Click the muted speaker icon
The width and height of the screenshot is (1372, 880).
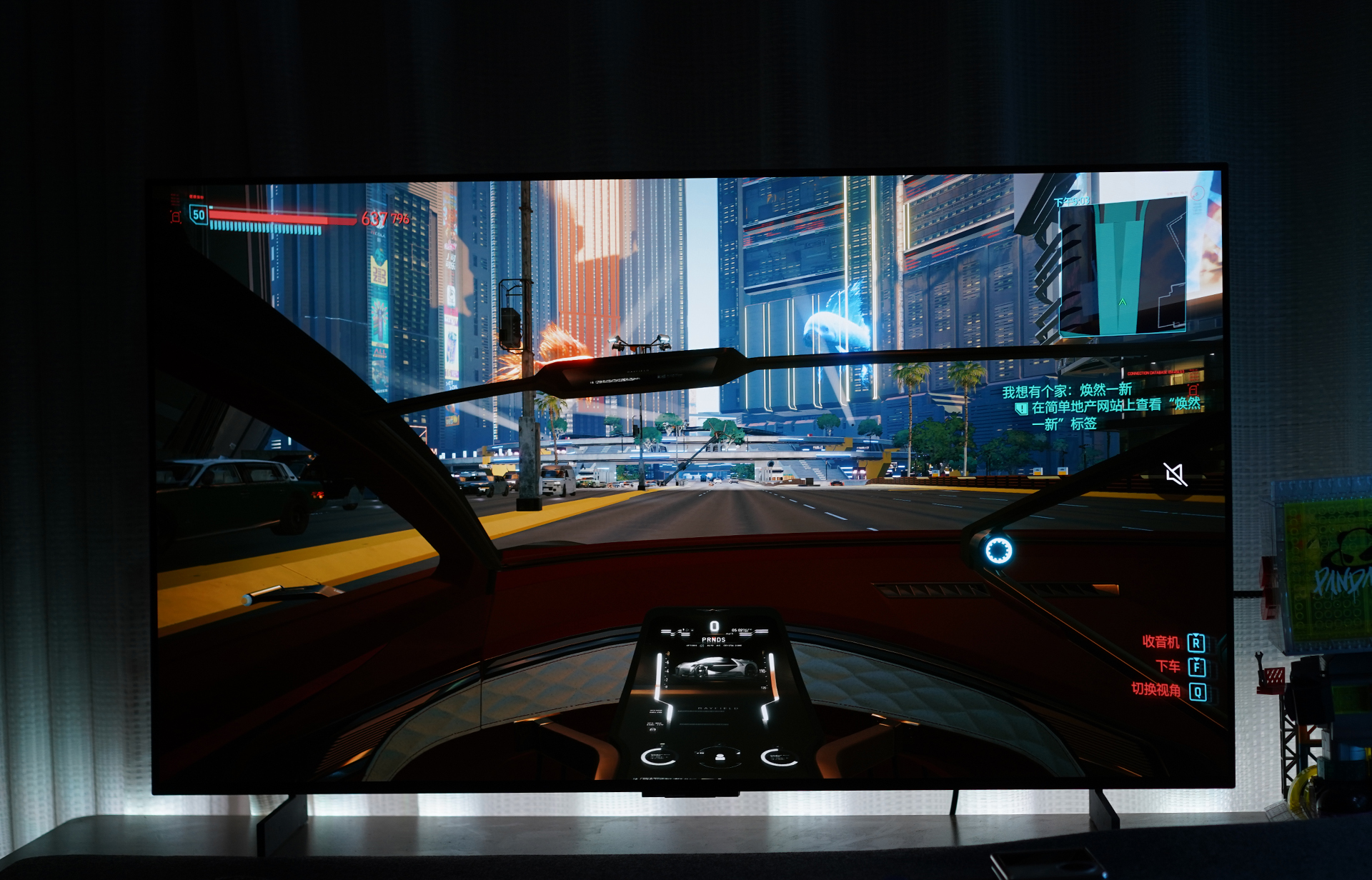(1175, 474)
